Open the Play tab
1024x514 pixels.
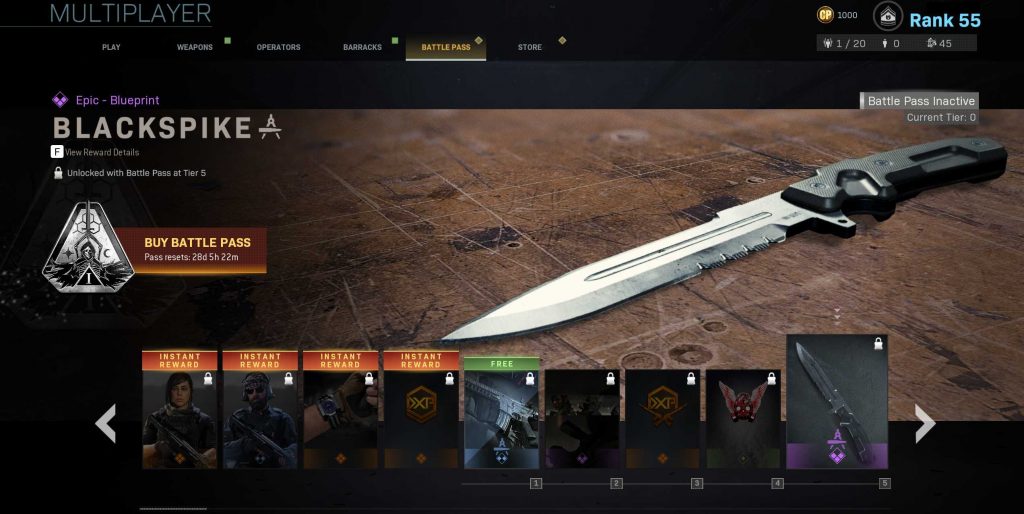(x=111, y=47)
